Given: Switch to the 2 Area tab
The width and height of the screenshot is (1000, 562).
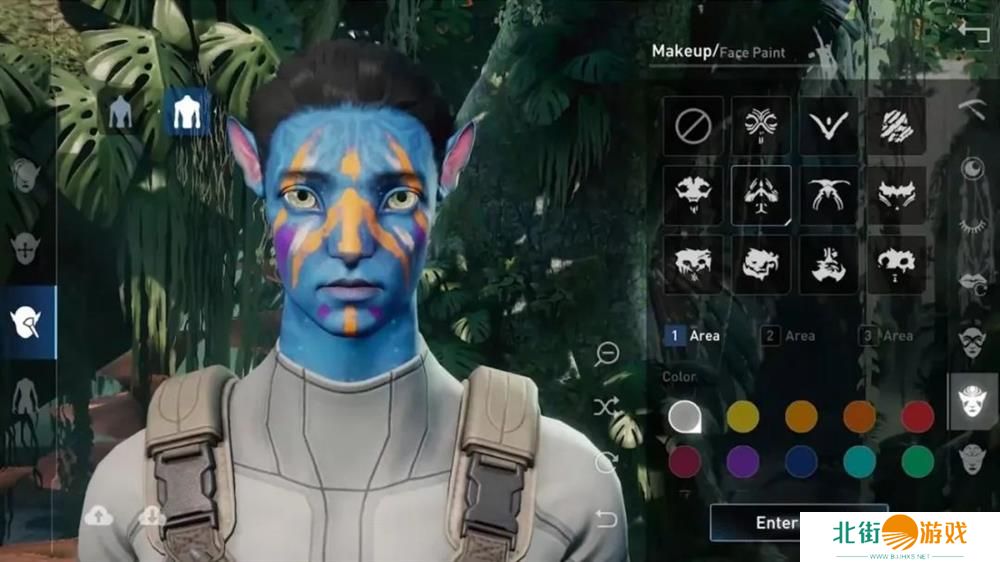Looking at the screenshot, I should point(789,336).
